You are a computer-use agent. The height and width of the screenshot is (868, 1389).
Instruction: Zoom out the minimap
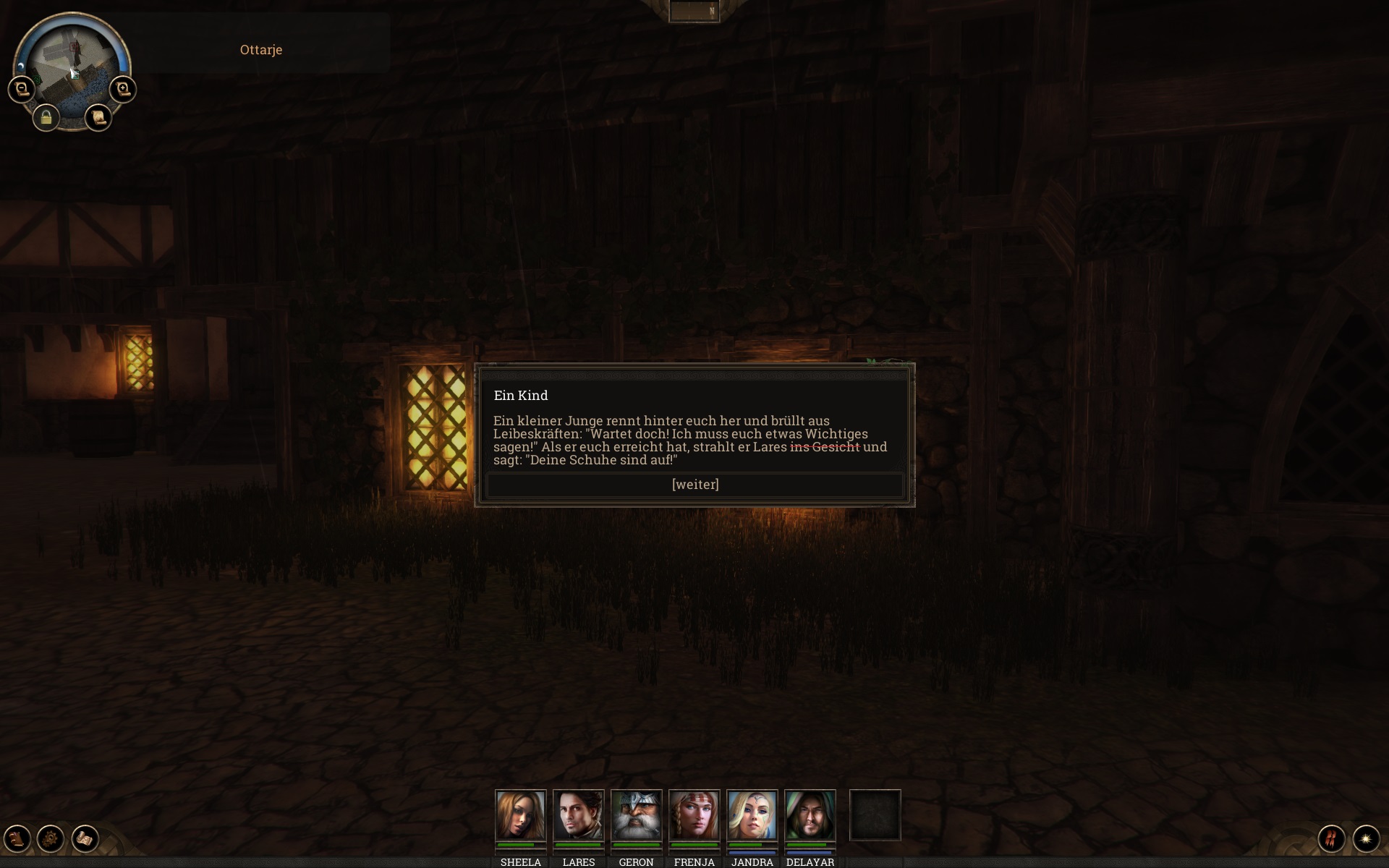(22, 90)
